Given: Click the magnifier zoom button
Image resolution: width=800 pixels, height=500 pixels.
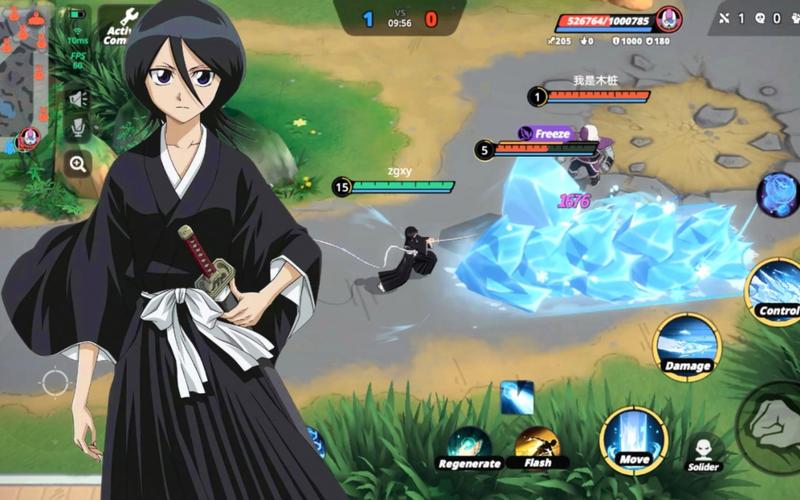Looking at the screenshot, I should point(77,162).
